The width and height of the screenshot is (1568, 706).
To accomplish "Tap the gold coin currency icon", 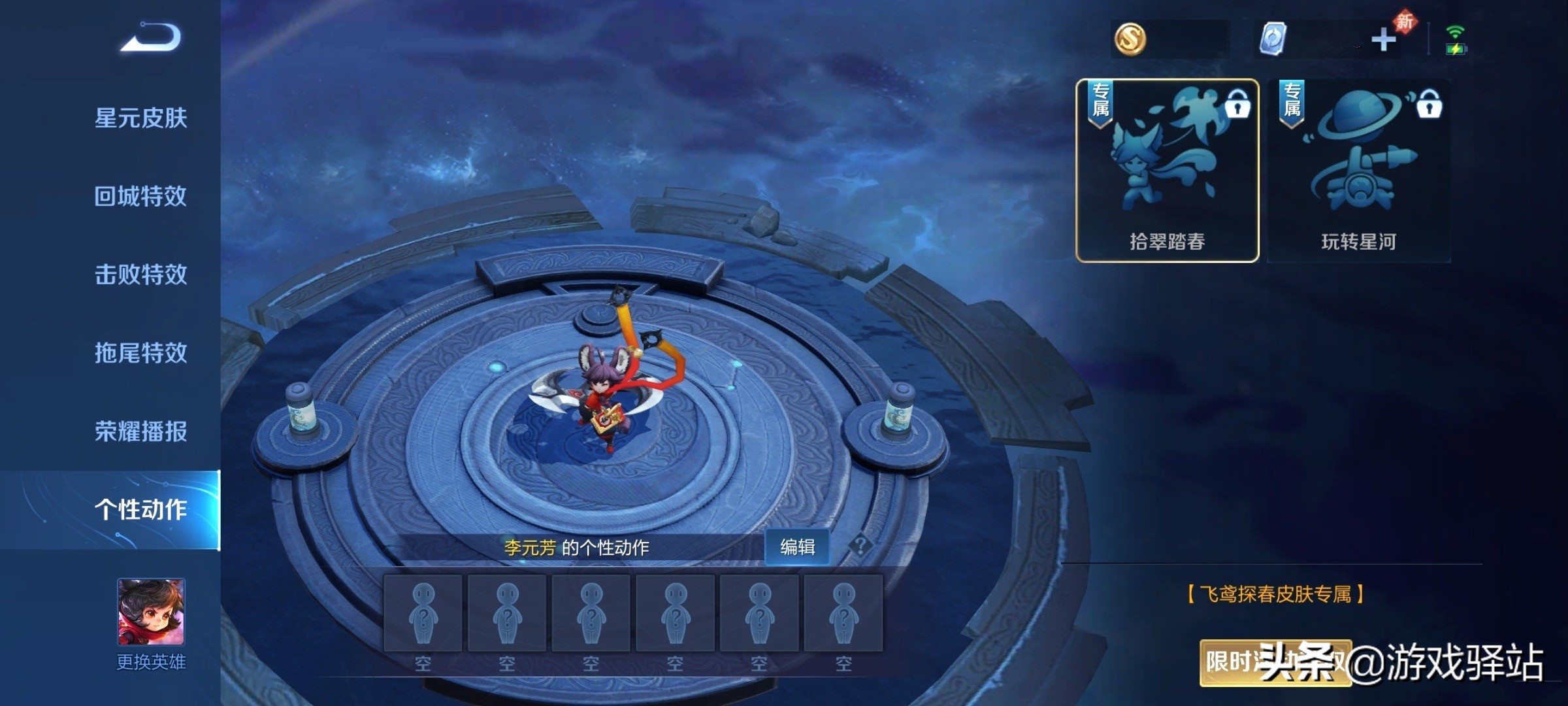I will [1130, 39].
